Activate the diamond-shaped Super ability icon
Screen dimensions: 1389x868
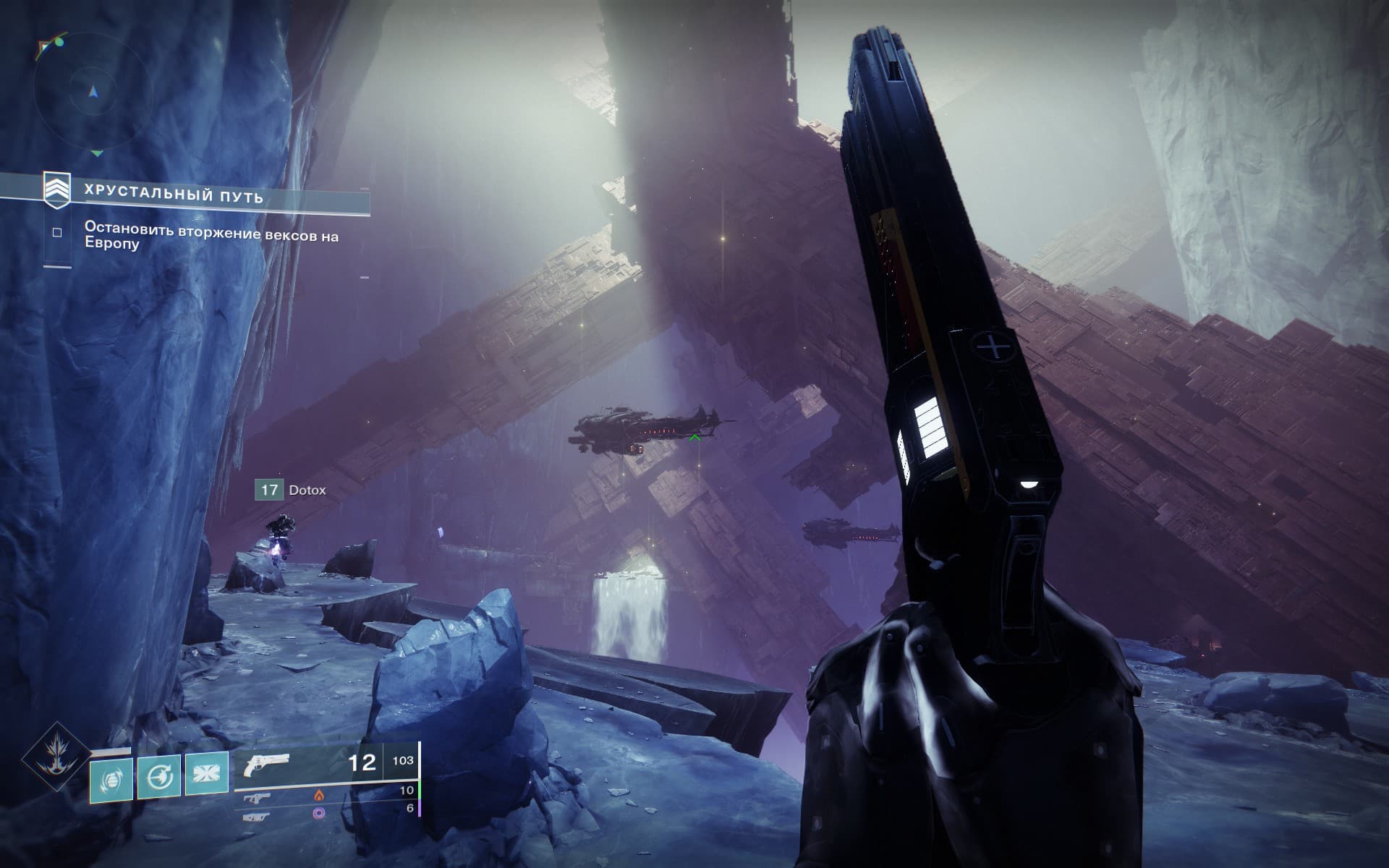click(x=55, y=759)
